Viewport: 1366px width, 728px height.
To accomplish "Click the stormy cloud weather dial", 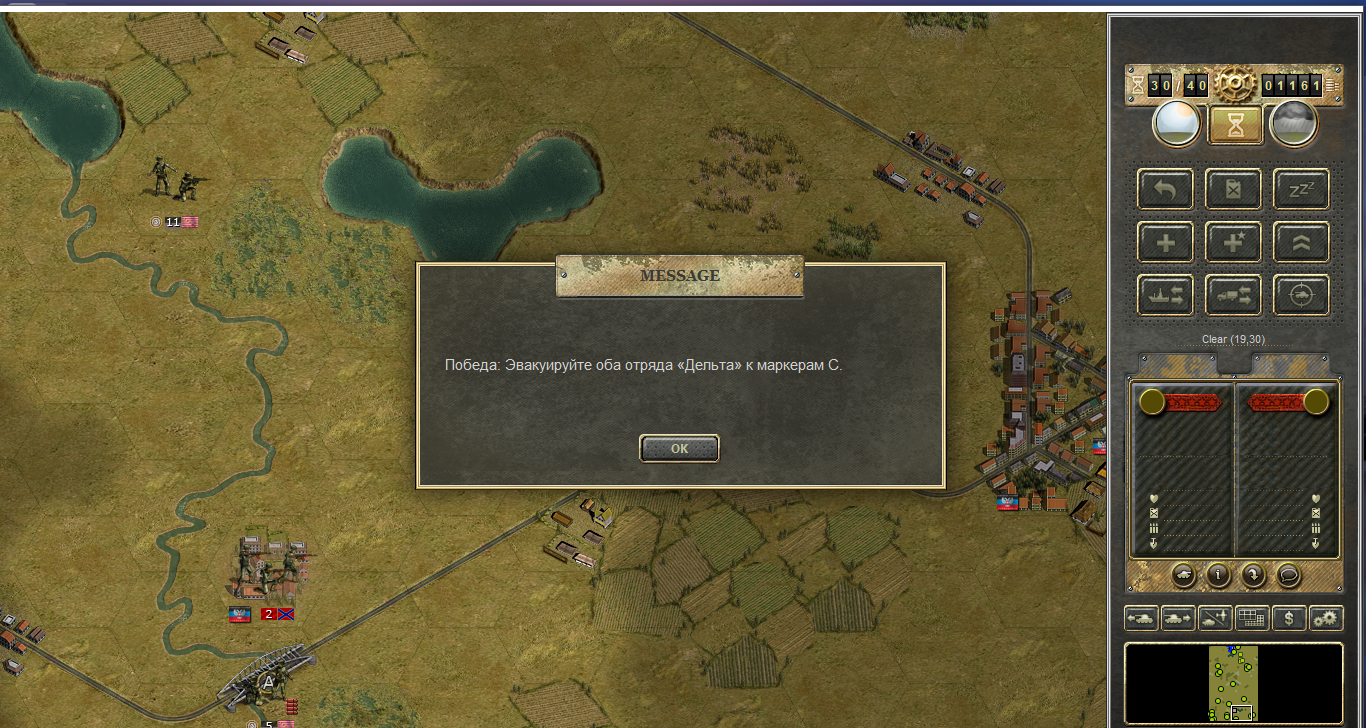I will click(1293, 124).
